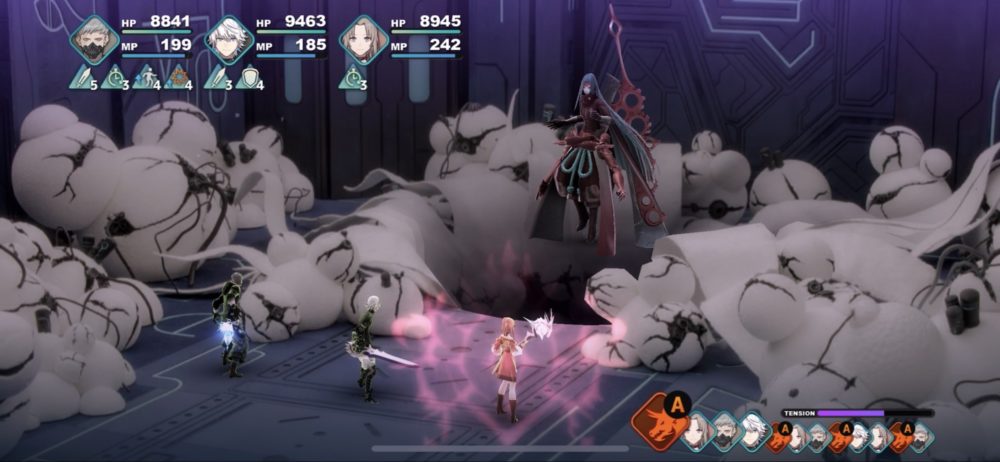Inspect the masked character's sword buff icon
Screen dimensions: 1000x462
point(83,77)
